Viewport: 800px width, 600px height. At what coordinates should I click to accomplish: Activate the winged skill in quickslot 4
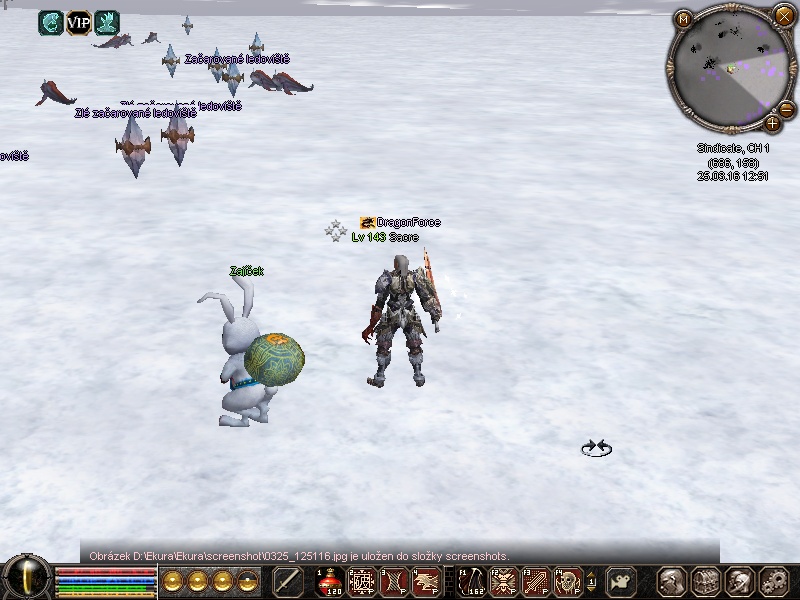(x=426, y=581)
